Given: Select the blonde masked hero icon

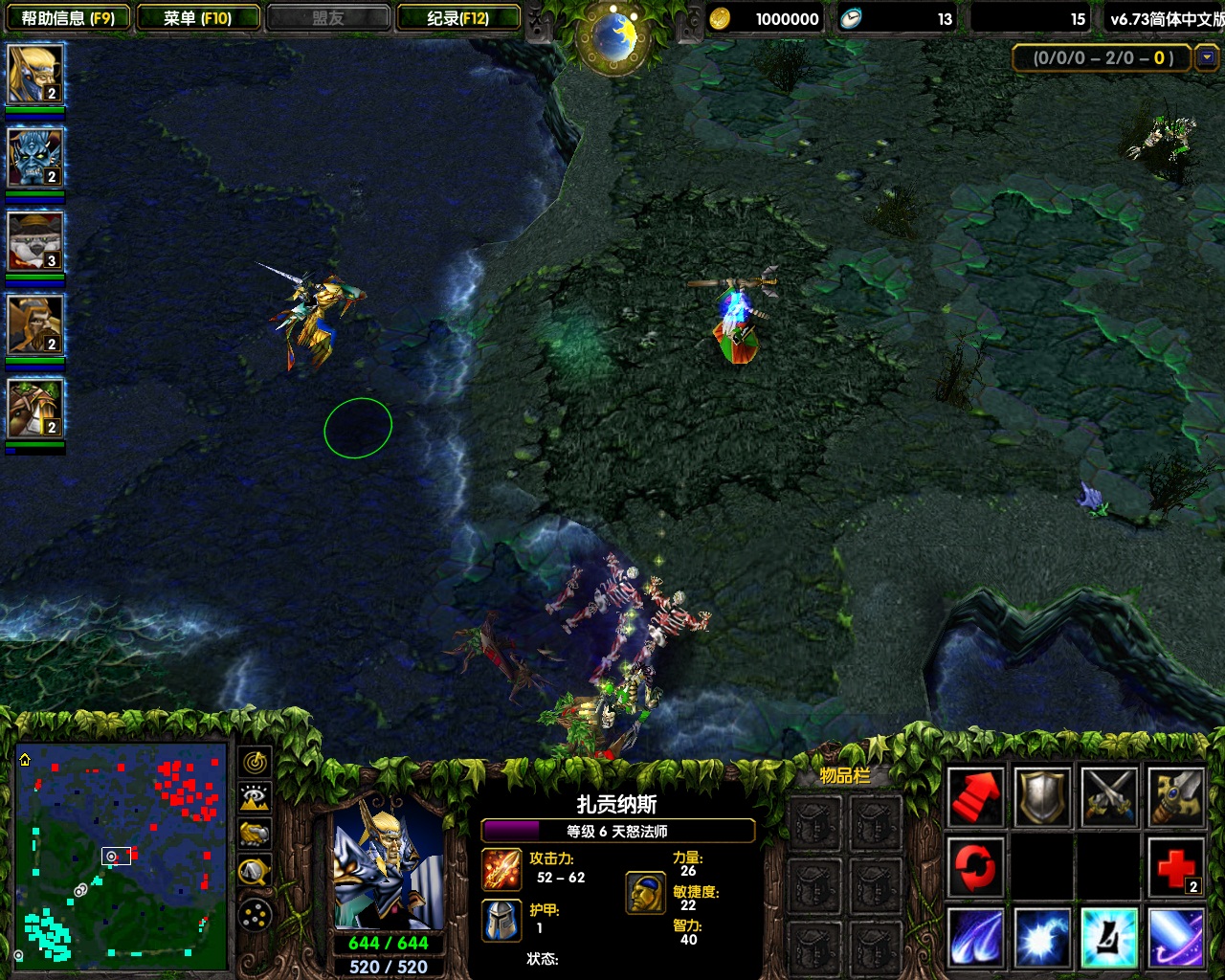Looking at the screenshot, I should click(35, 74).
